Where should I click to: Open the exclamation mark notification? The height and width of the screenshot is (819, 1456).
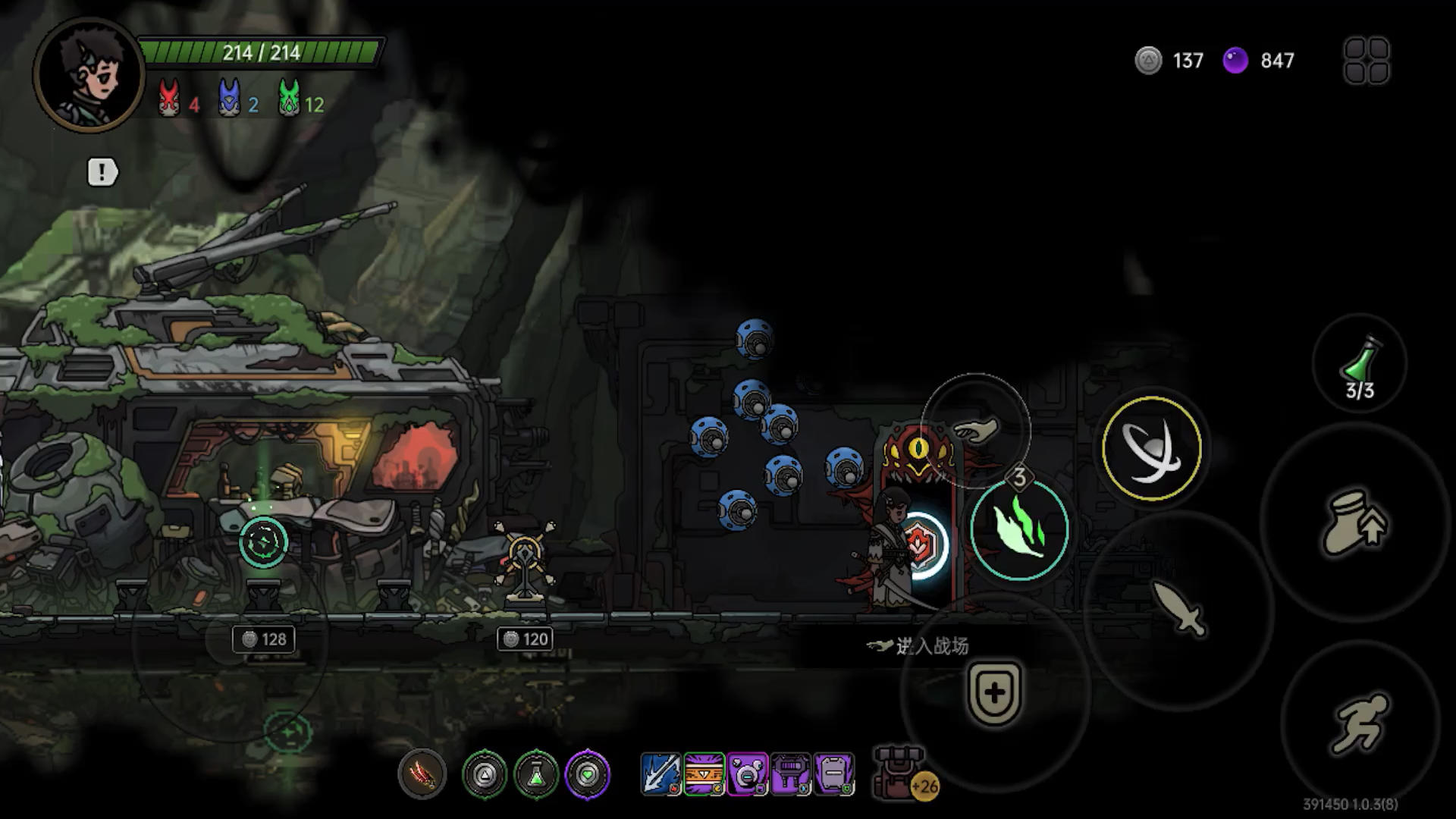click(102, 172)
